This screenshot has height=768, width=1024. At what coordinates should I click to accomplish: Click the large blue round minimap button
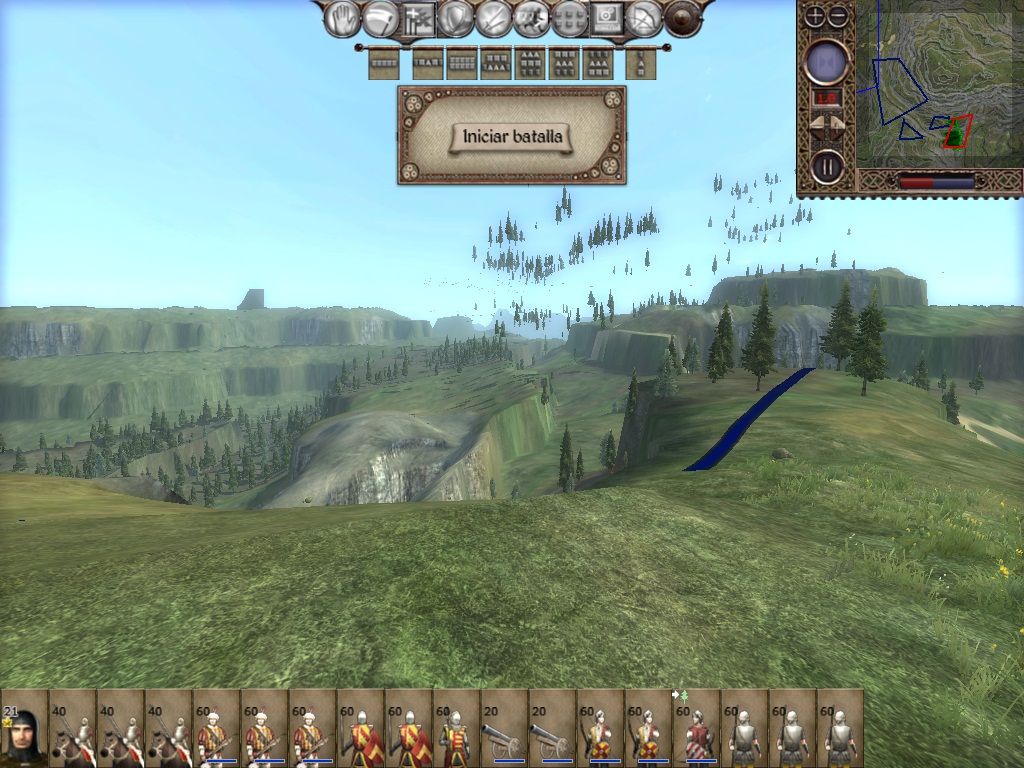827,63
